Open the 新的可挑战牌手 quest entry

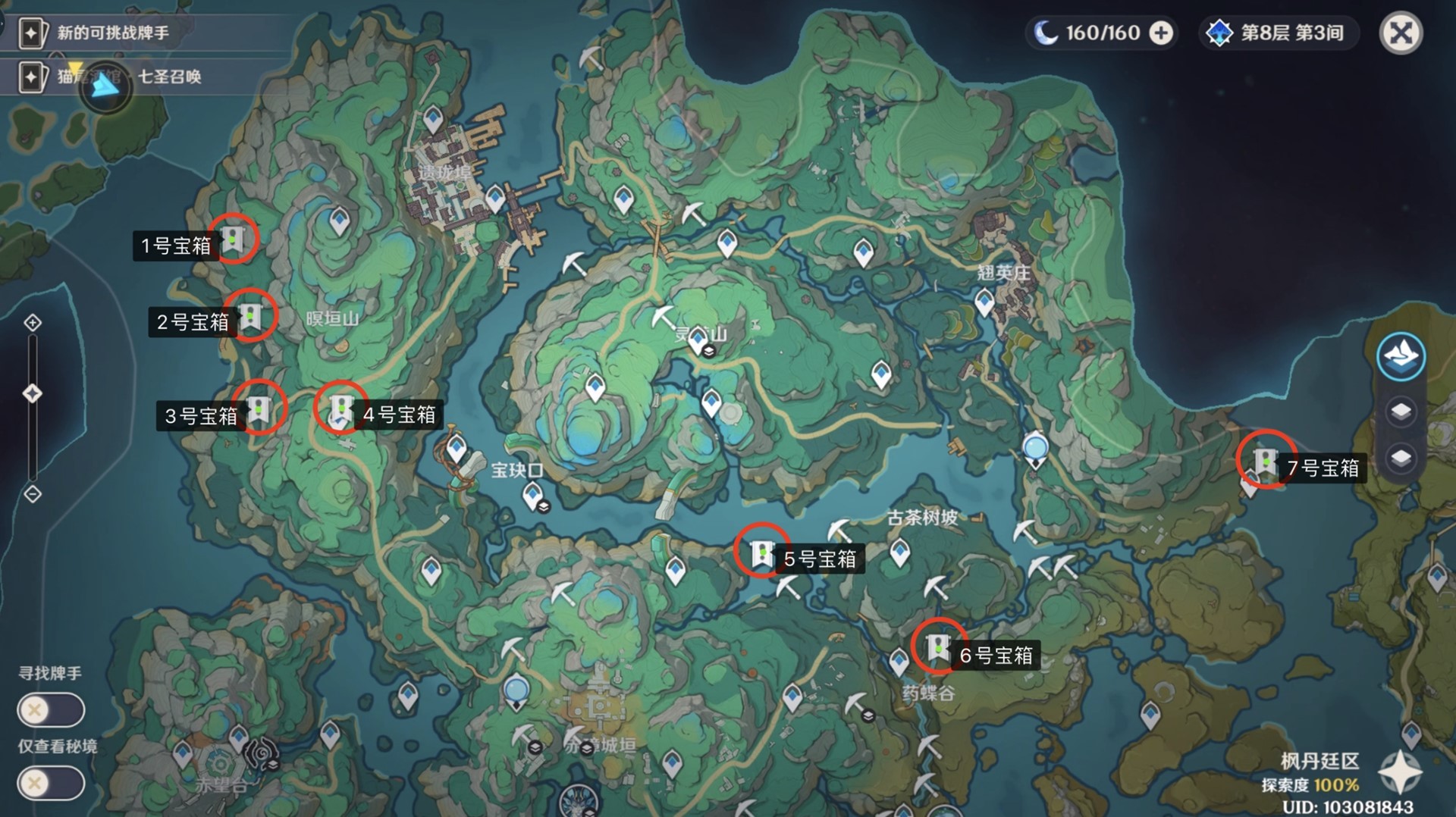(x=114, y=33)
